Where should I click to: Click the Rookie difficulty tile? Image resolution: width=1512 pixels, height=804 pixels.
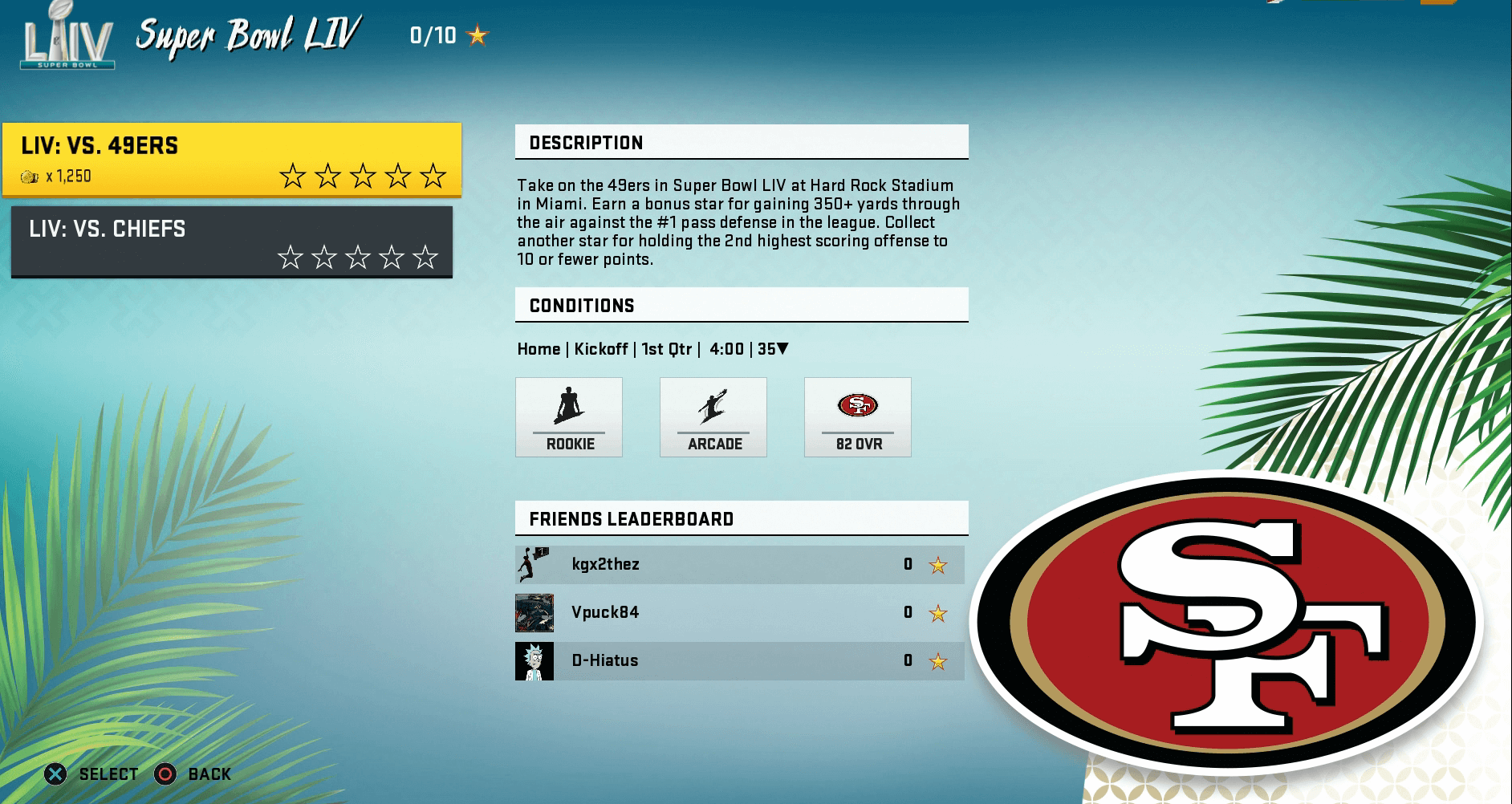coord(569,417)
